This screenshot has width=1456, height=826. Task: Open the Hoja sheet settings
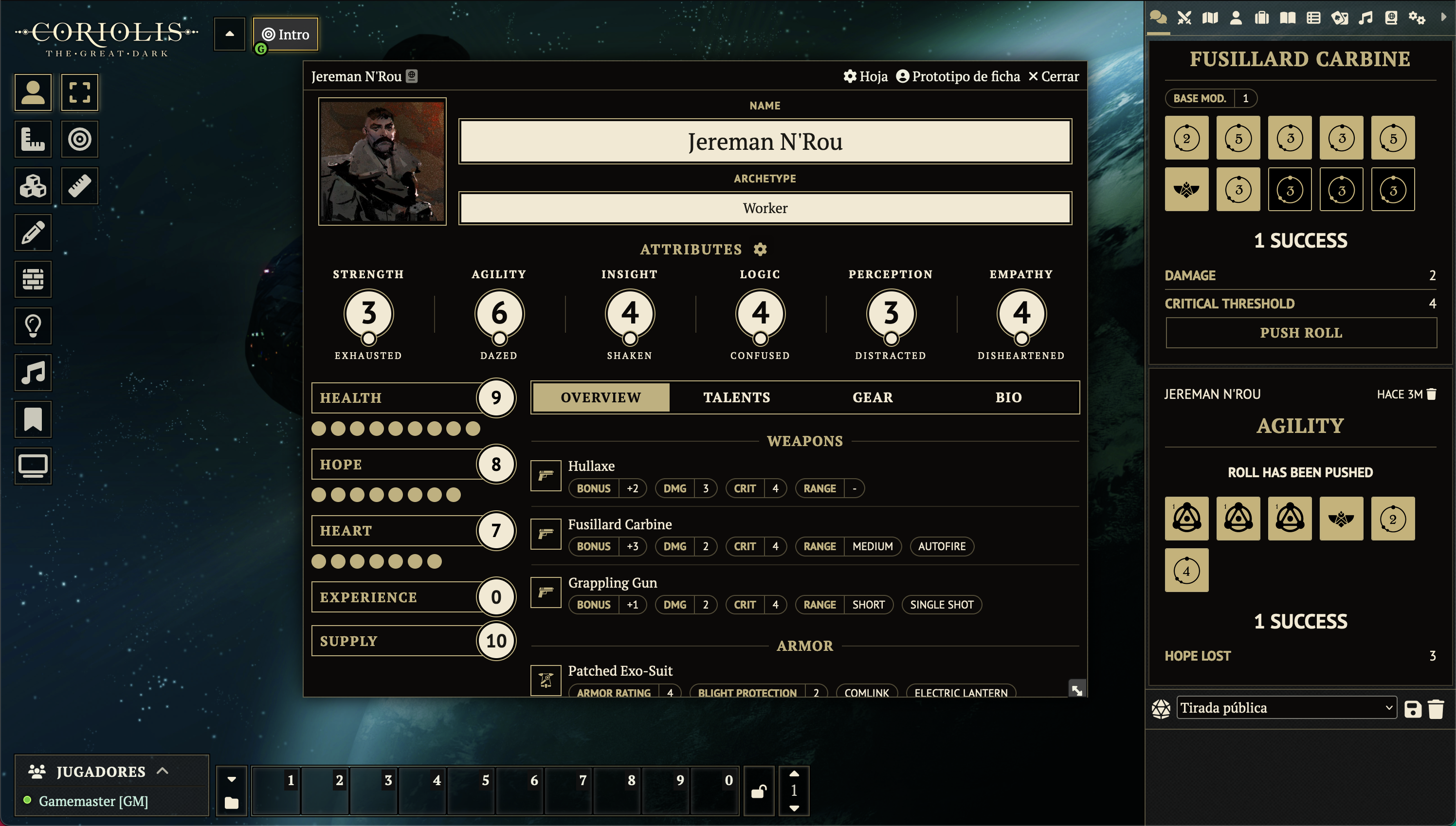865,76
